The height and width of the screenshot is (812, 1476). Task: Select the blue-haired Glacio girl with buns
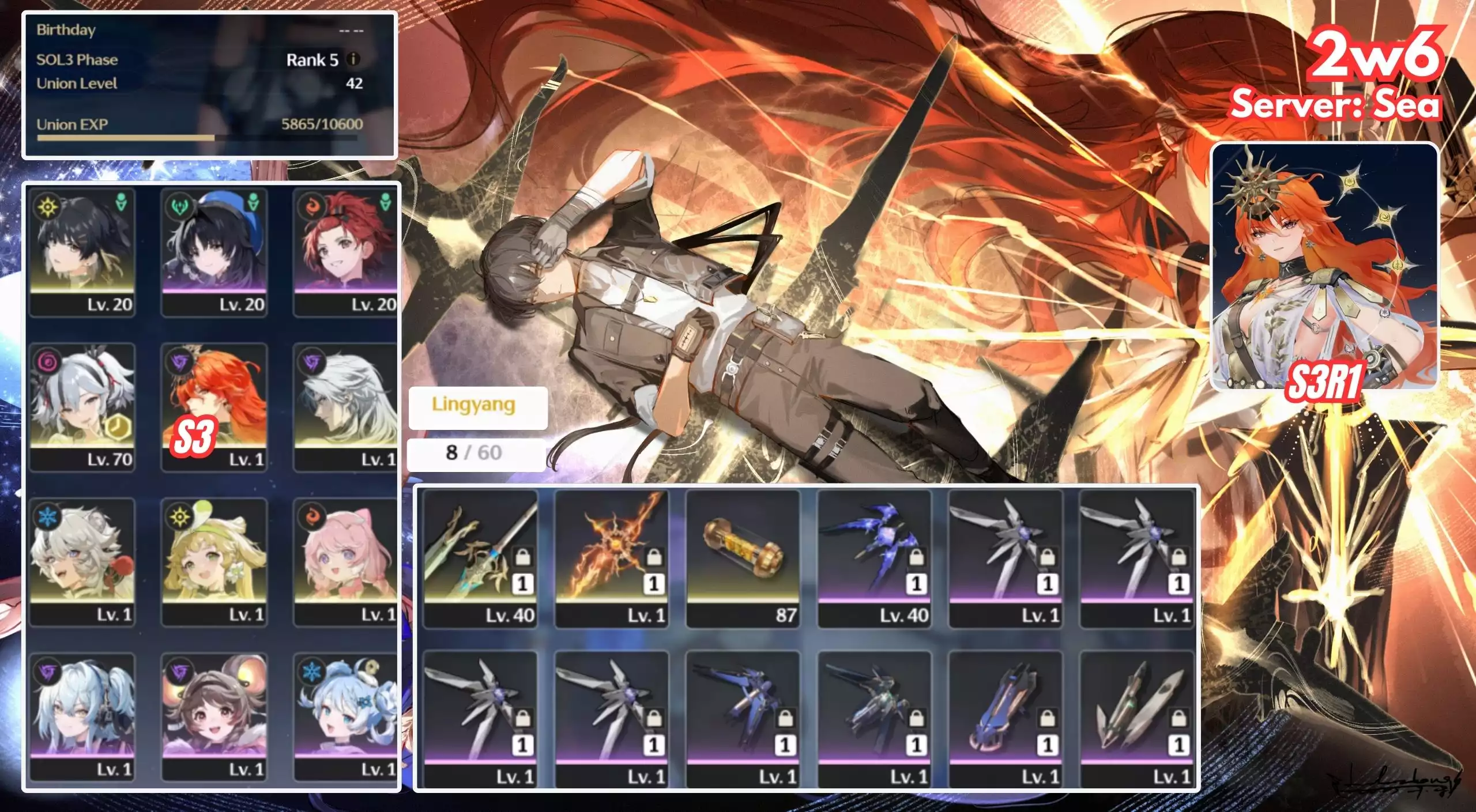(x=345, y=716)
